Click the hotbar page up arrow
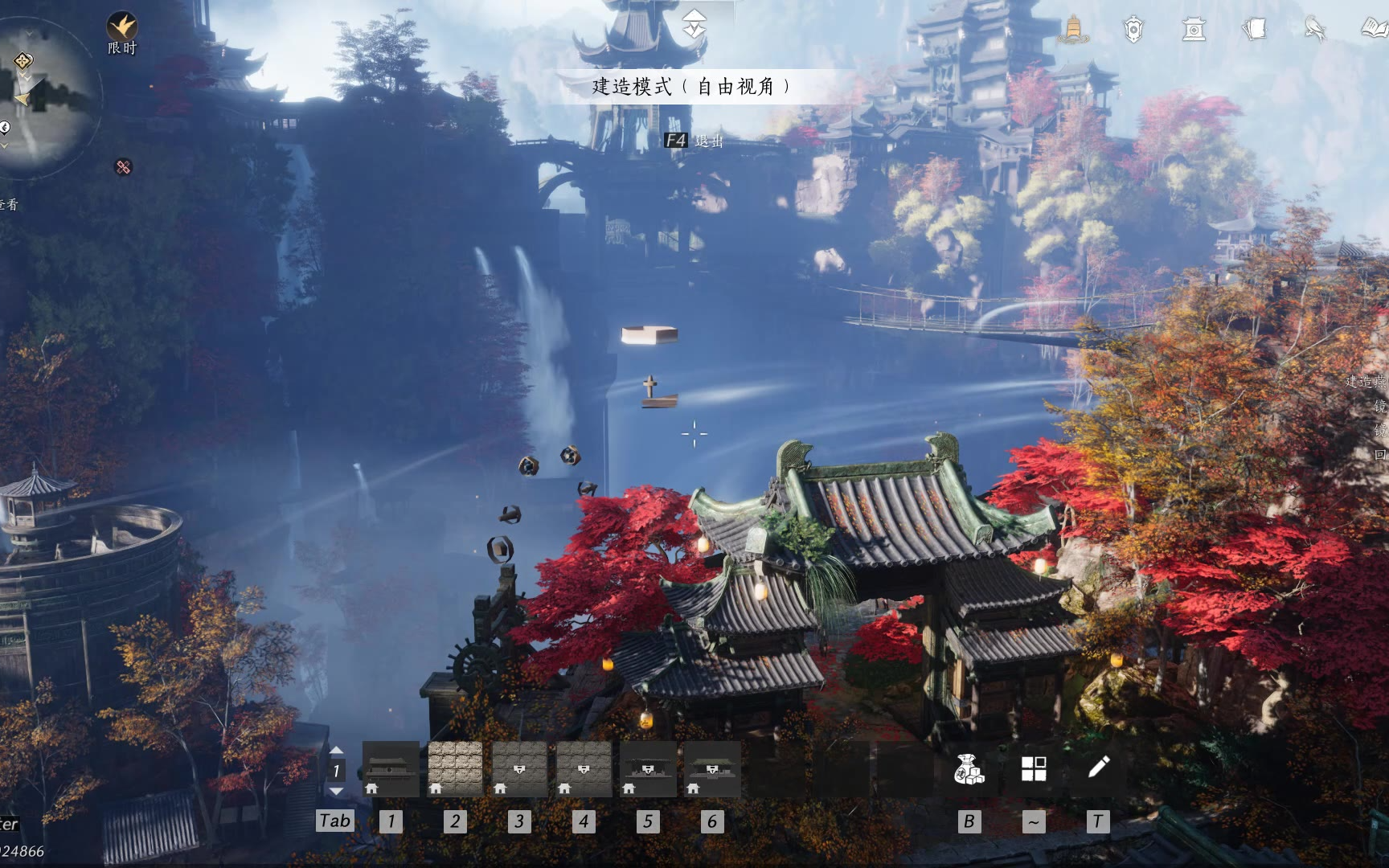The image size is (1389, 868). click(x=337, y=751)
